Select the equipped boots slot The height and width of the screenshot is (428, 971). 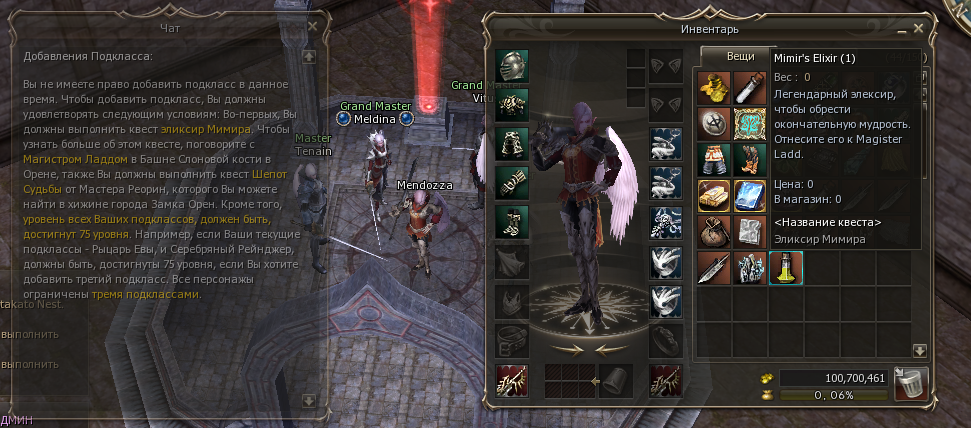point(512,219)
